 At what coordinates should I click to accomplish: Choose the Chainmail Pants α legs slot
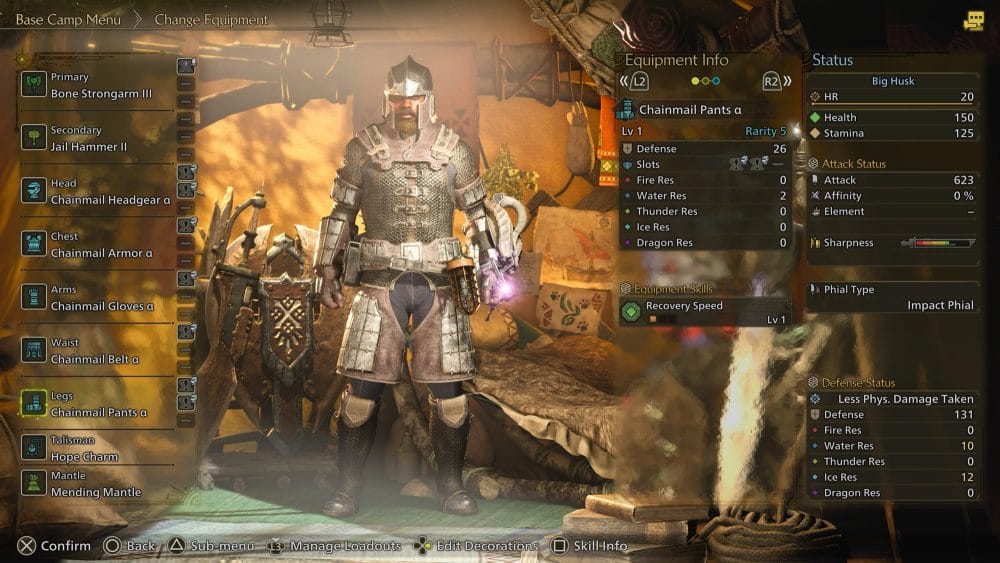tap(99, 404)
